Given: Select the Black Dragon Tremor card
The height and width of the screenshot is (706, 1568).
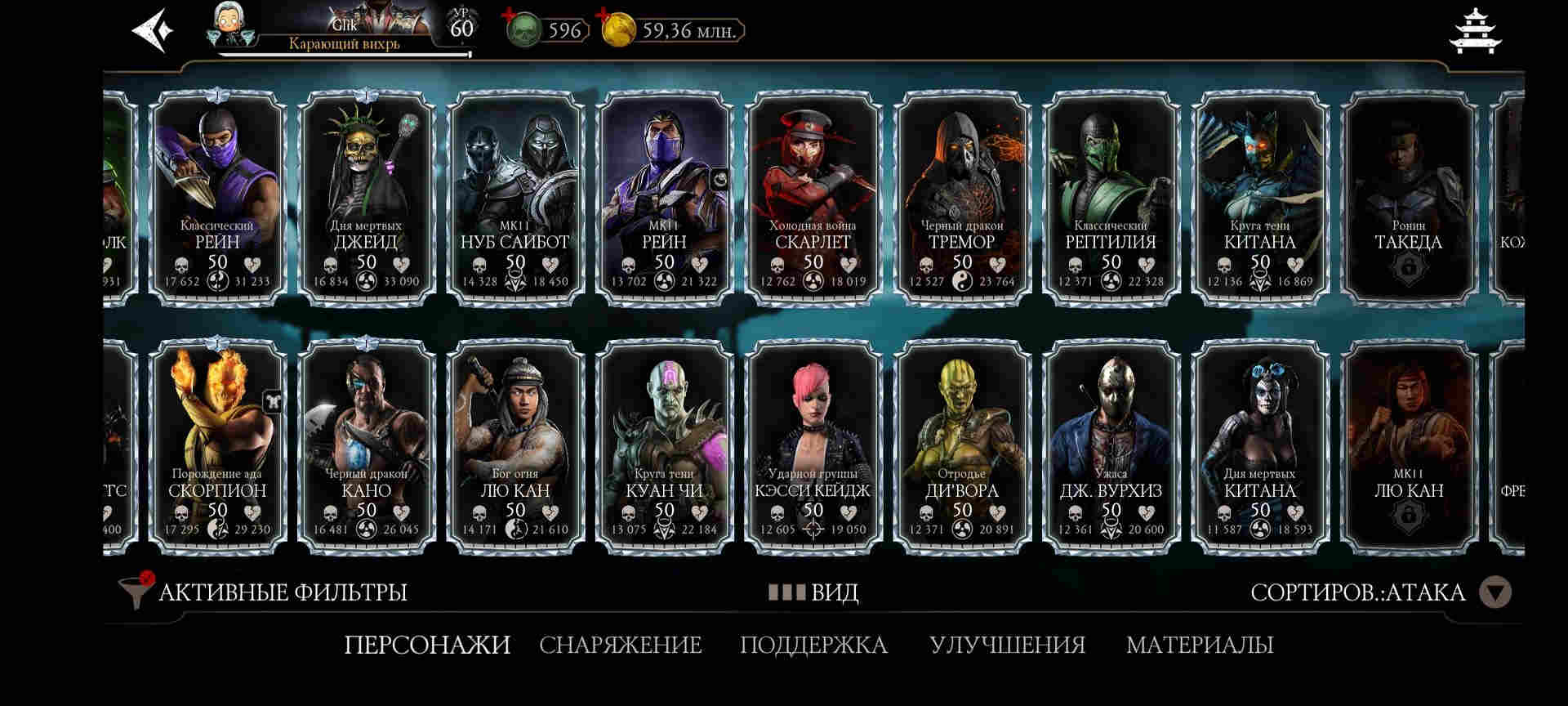Looking at the screenshot, I should tap(962, 198).
